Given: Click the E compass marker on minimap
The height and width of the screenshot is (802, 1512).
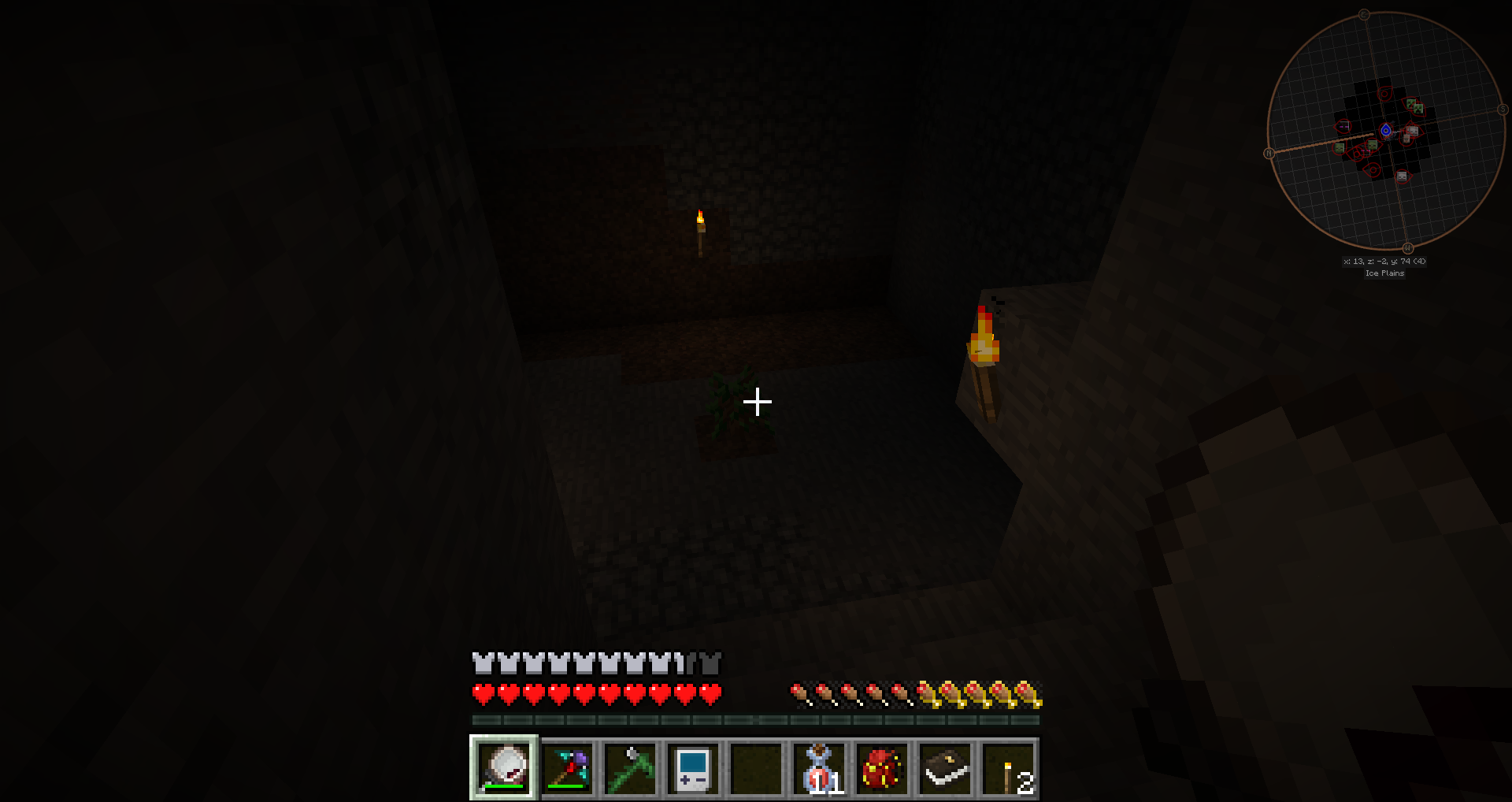Looking at the screenshot, I should (1364, 15).
